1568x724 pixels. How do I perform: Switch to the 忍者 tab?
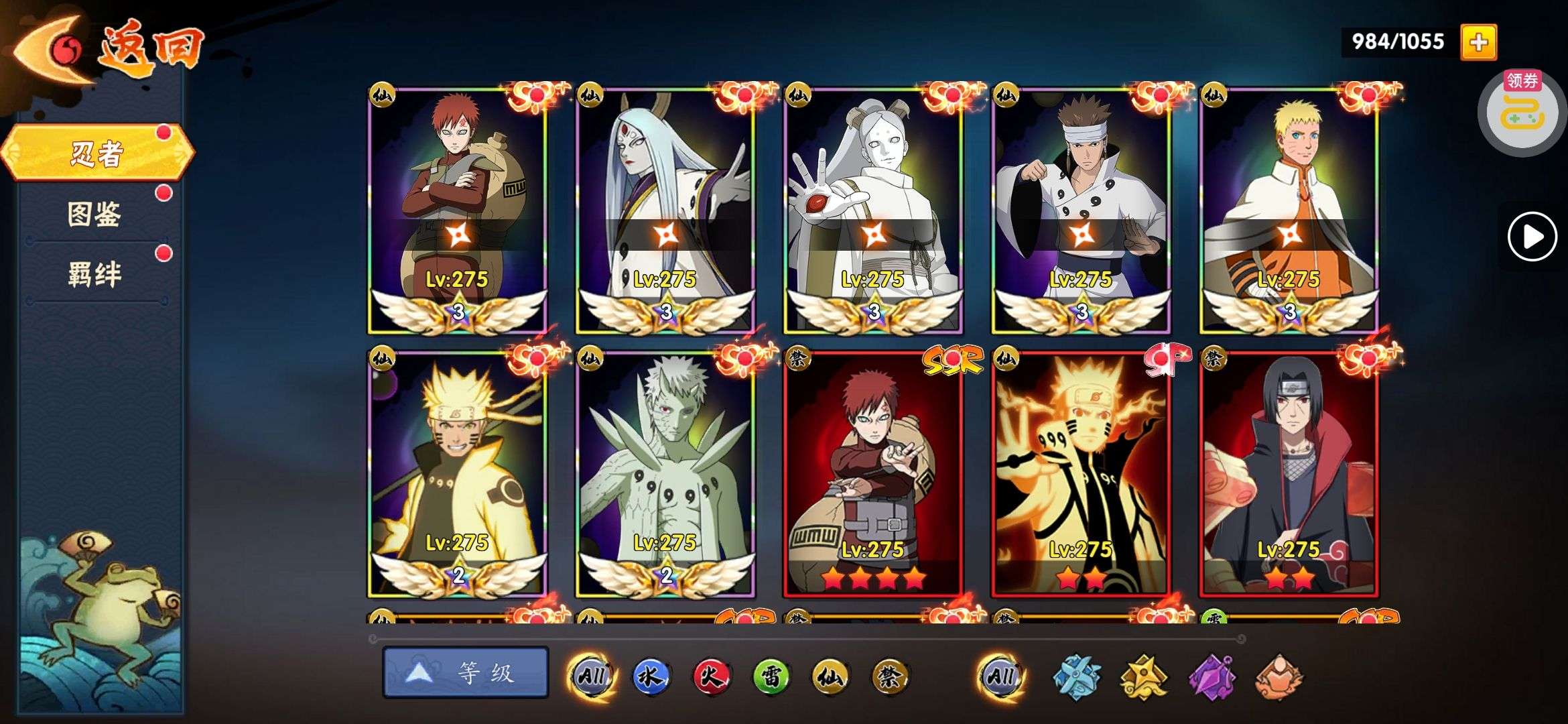[x=97, y=153]
